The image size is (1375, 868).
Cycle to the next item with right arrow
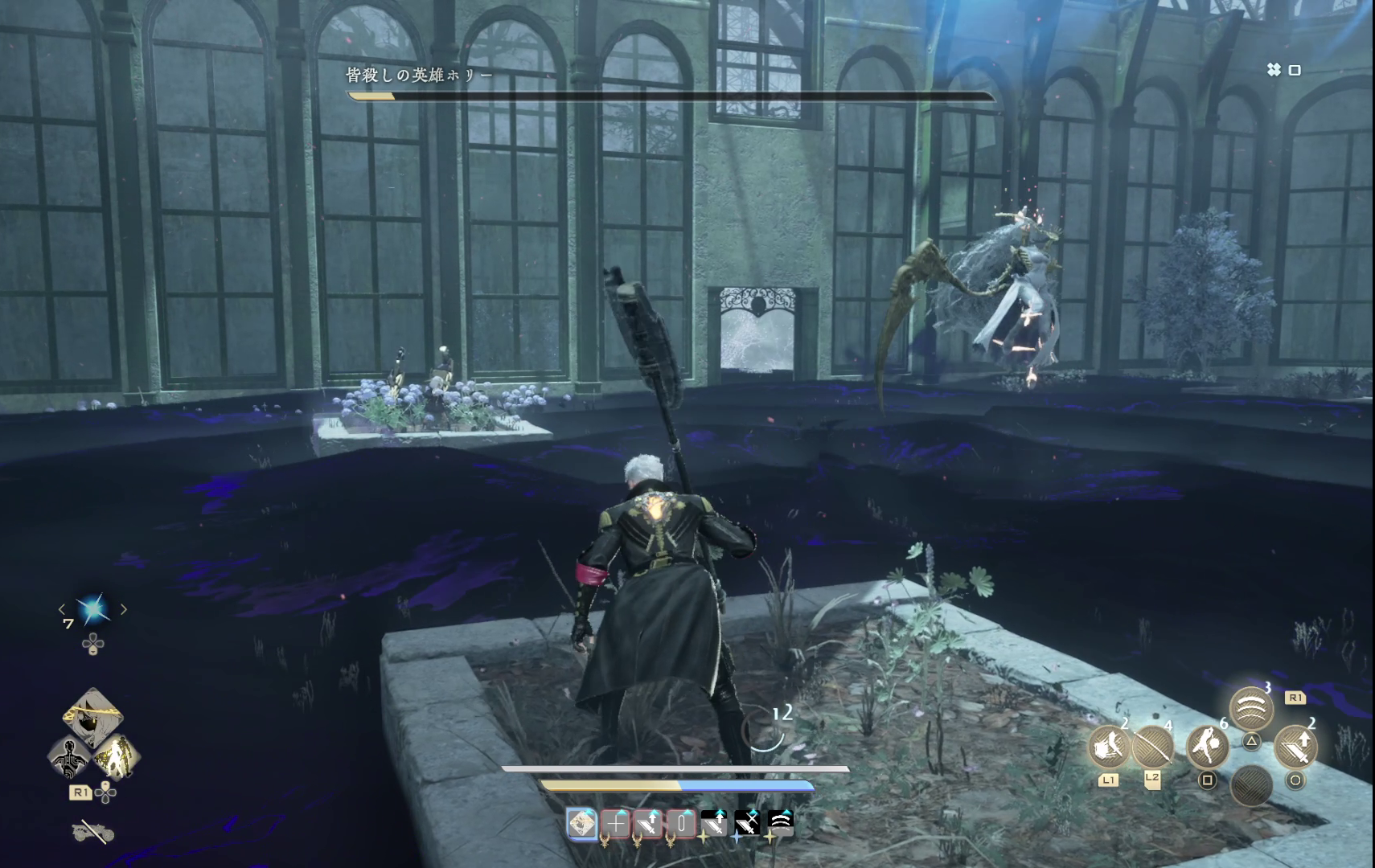point(123,610)
